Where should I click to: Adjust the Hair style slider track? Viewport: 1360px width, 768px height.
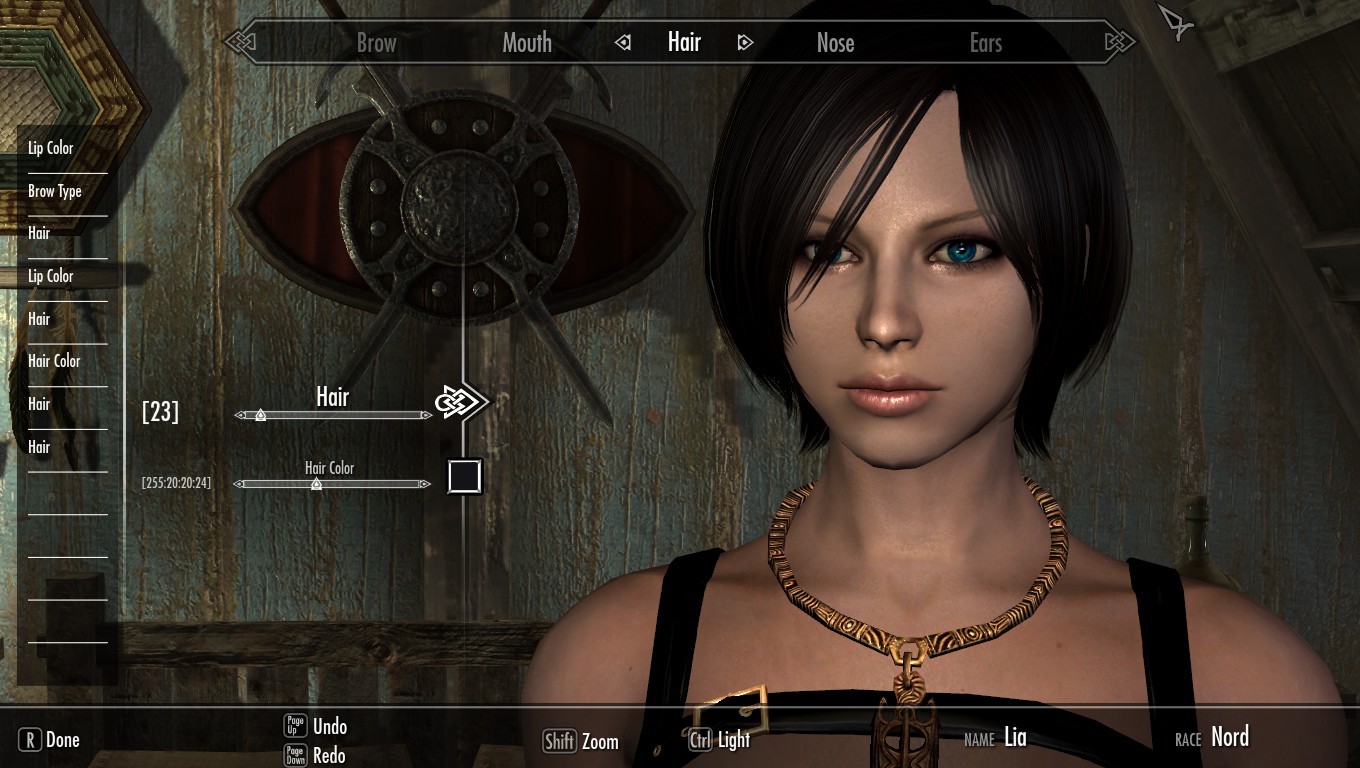click(333, 415)
